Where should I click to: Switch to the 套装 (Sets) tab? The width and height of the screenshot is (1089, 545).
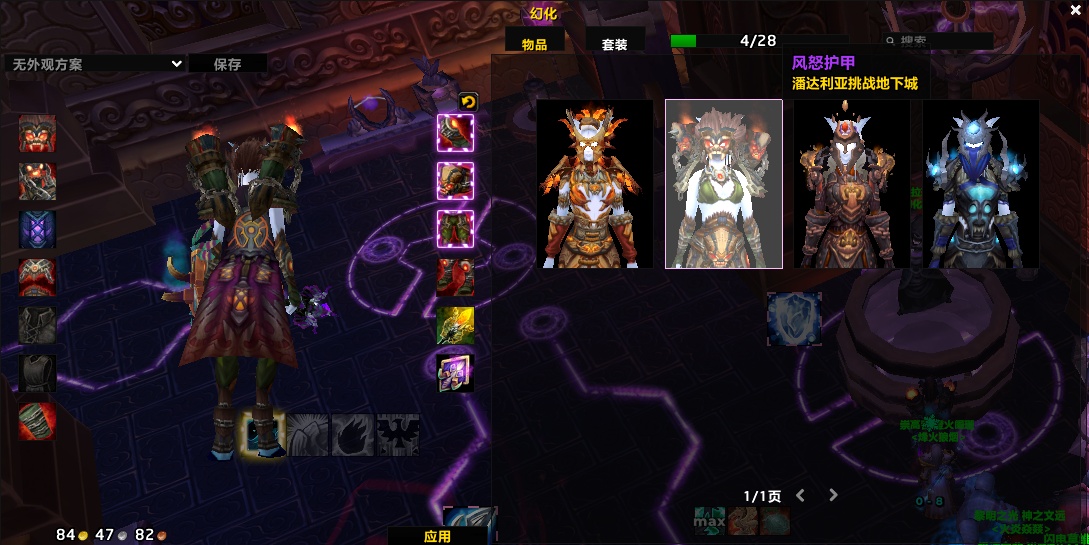614,43
